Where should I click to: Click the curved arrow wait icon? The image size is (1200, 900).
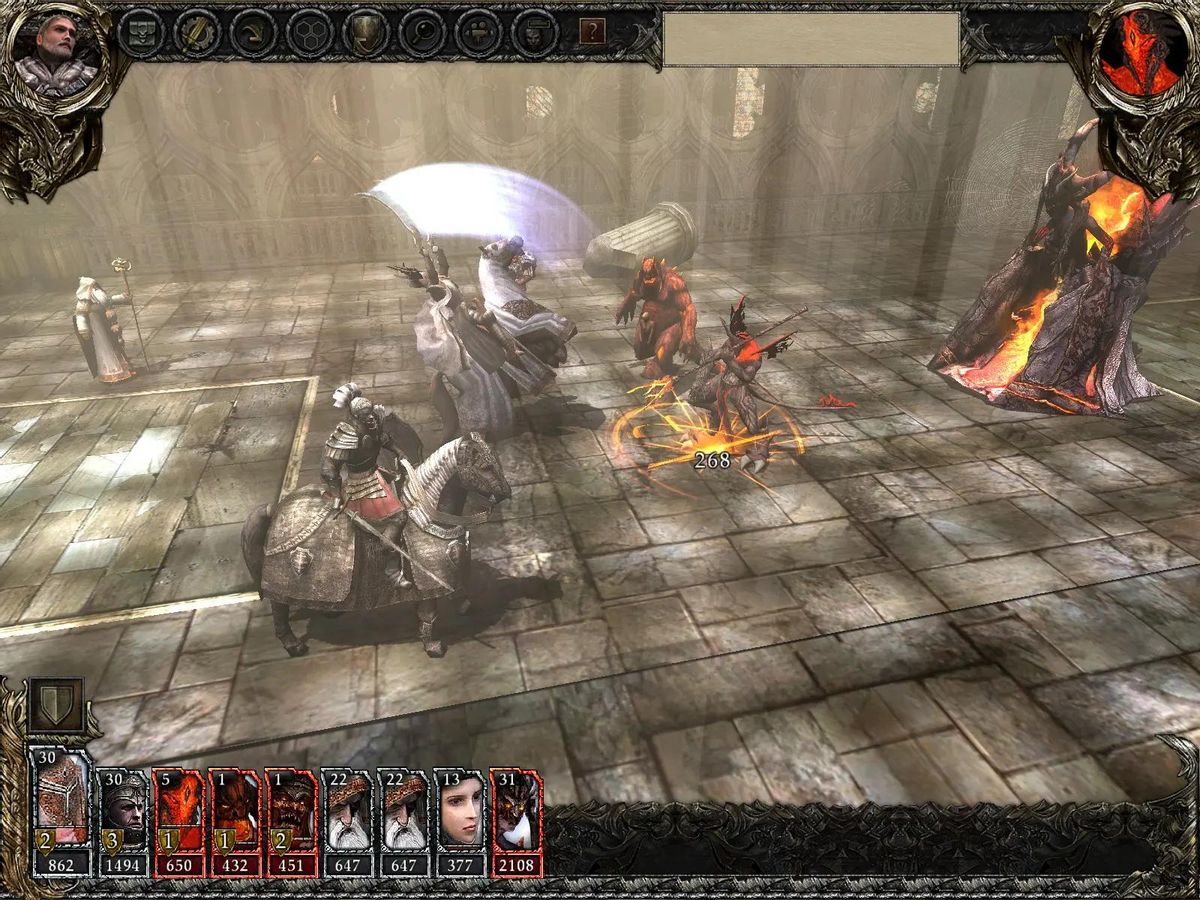point(253,33)
